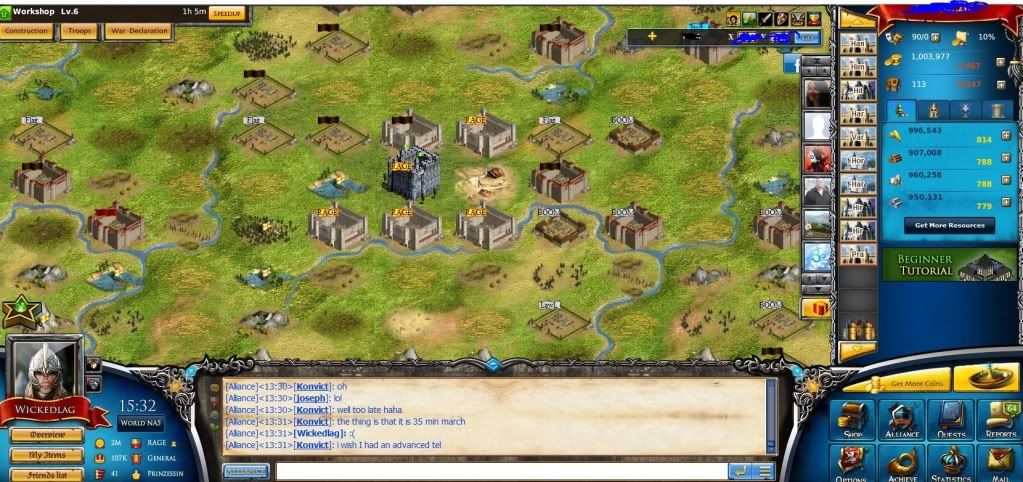
Task: Switch to the Troops tab
Action: (79, 31)
